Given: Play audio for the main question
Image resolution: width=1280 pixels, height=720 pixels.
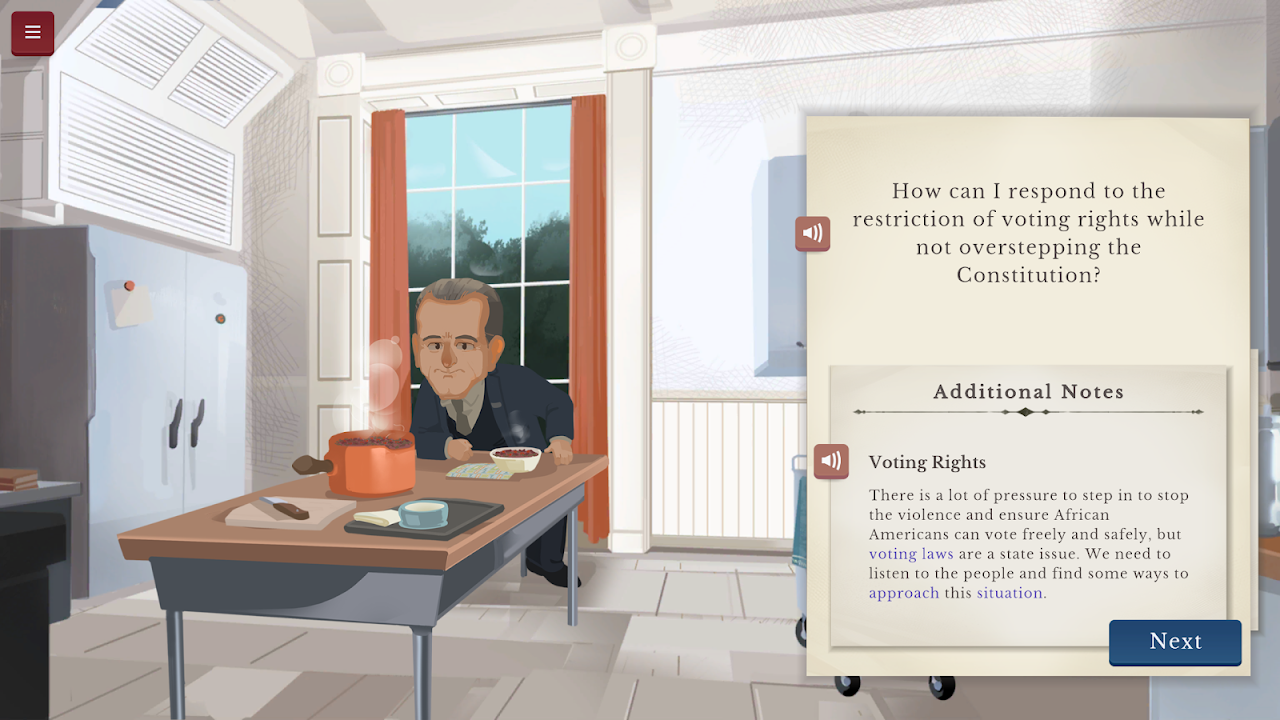Looking at the screenshot, I should [x=812, y=233].
